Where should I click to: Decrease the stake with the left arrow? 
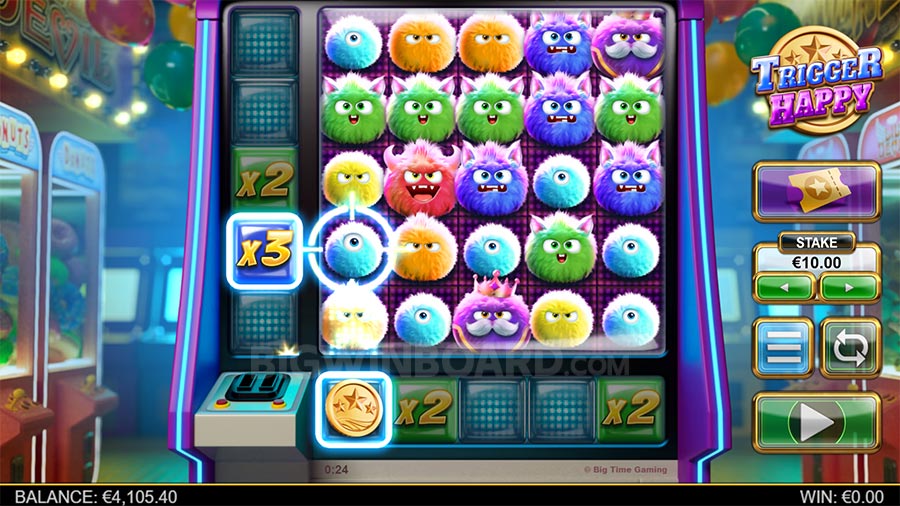coord(785,288)
